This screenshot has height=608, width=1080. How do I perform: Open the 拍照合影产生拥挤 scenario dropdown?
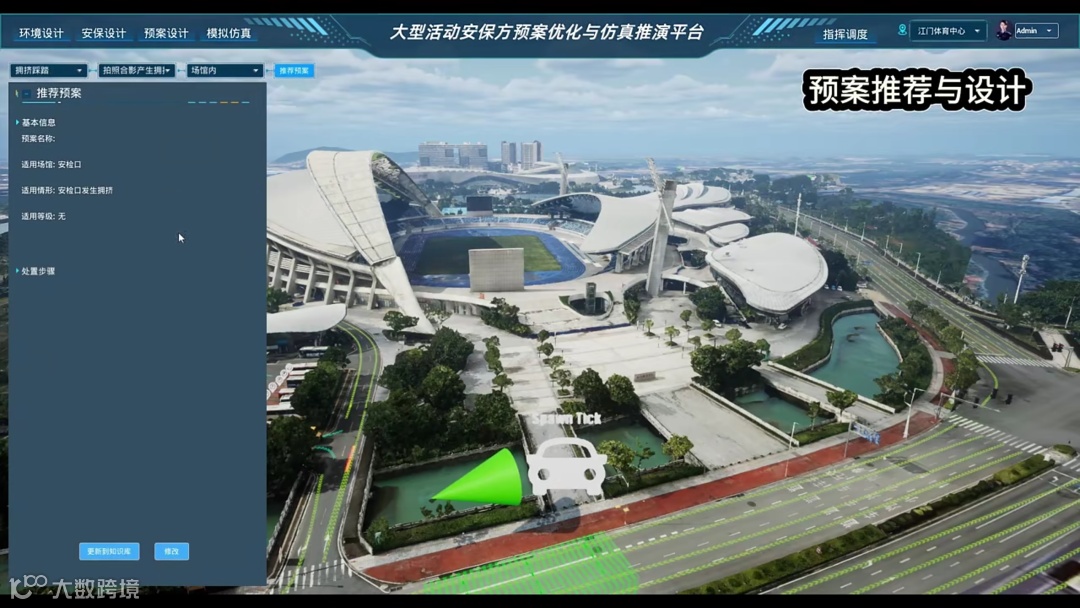137,71
